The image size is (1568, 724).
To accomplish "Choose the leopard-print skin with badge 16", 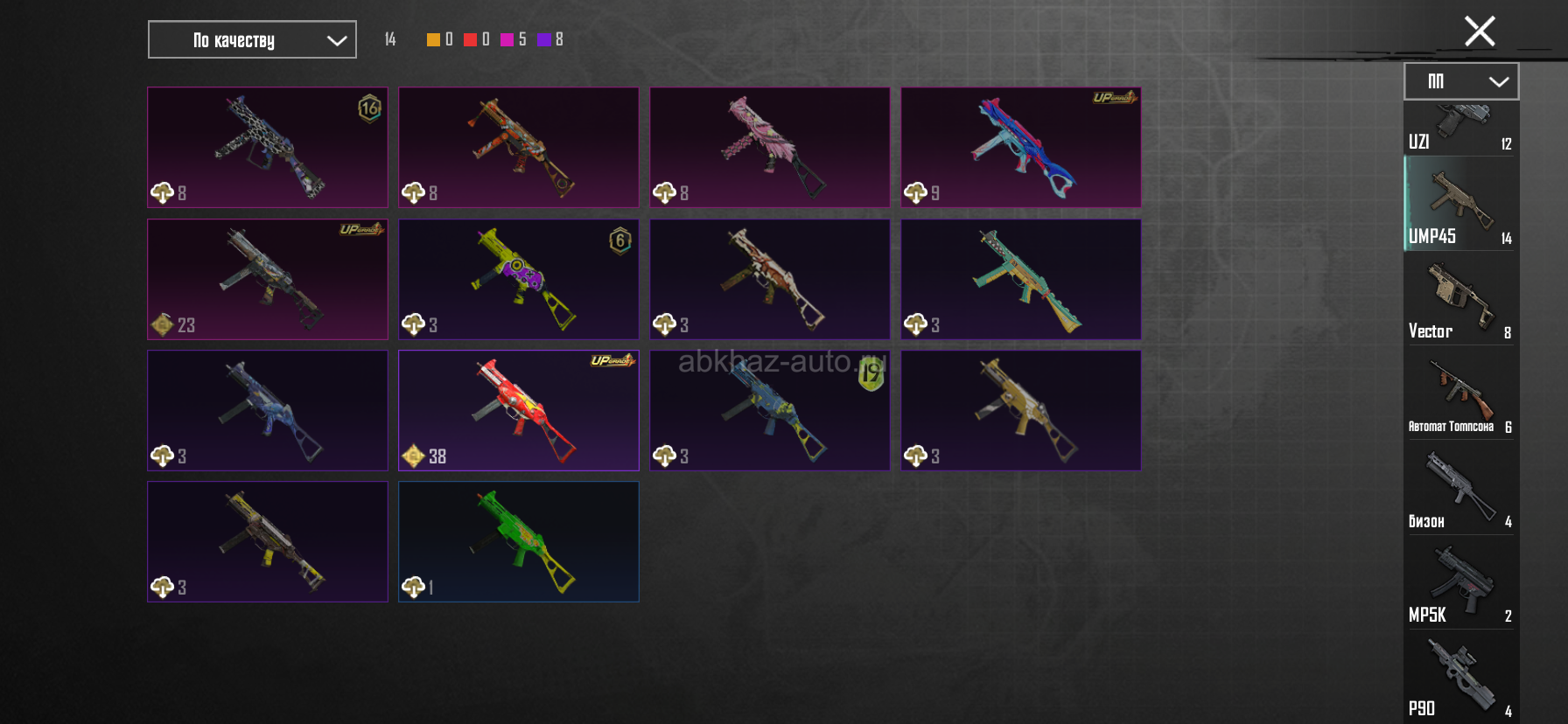I will point(268,147).
